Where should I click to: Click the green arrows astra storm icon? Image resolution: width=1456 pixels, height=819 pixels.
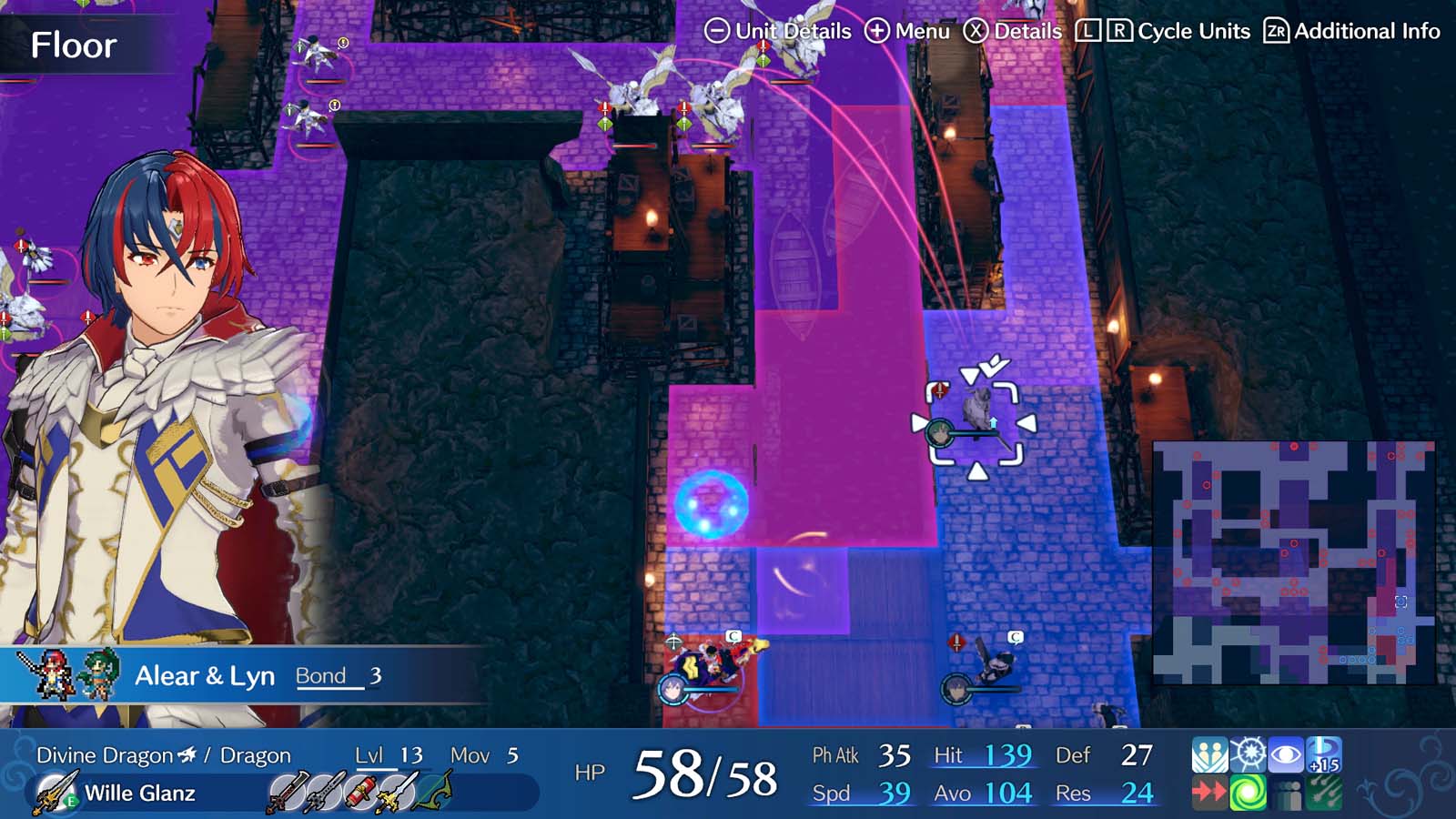1323,792
